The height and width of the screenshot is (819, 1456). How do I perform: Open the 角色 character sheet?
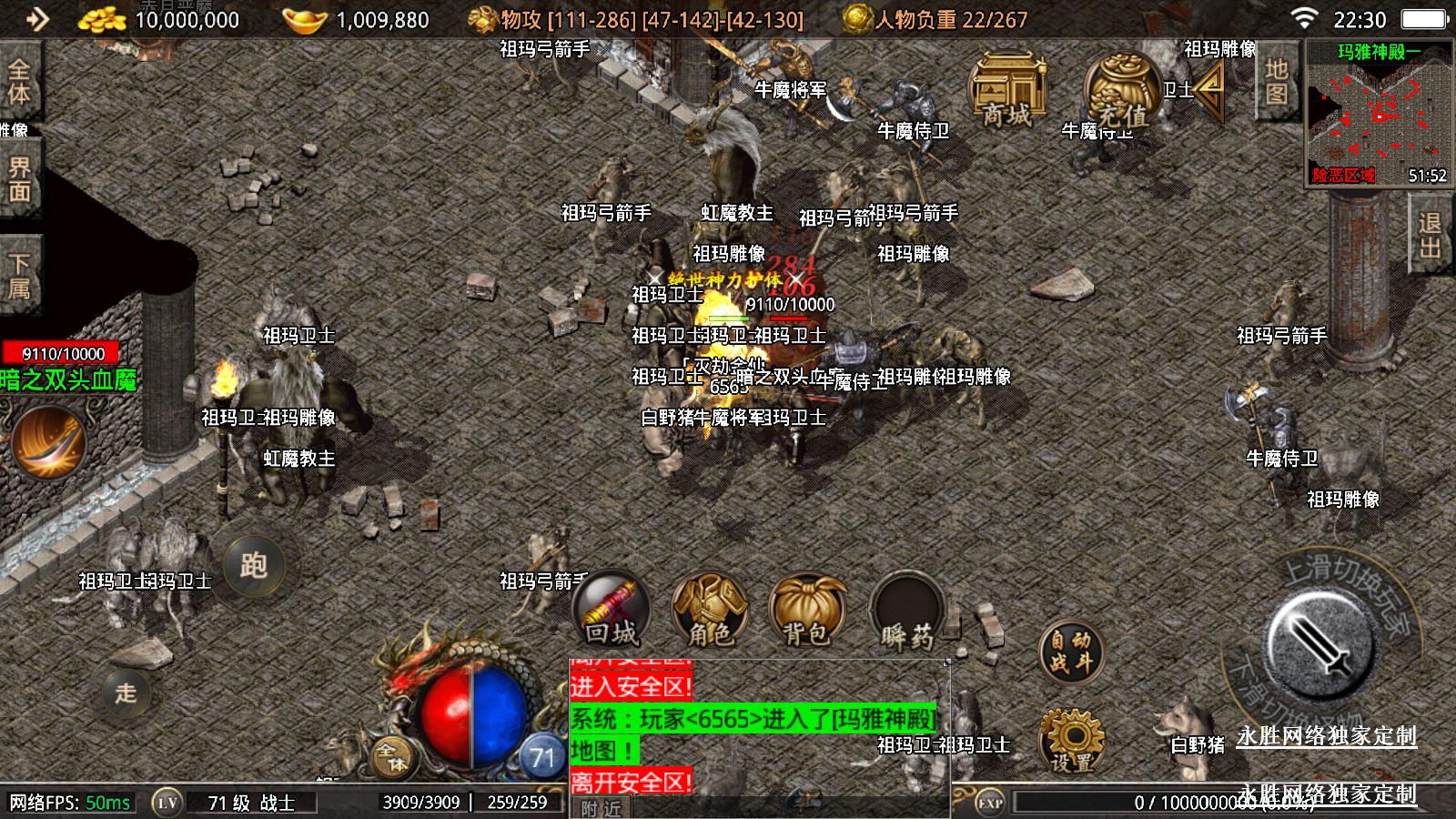[710, 612]
